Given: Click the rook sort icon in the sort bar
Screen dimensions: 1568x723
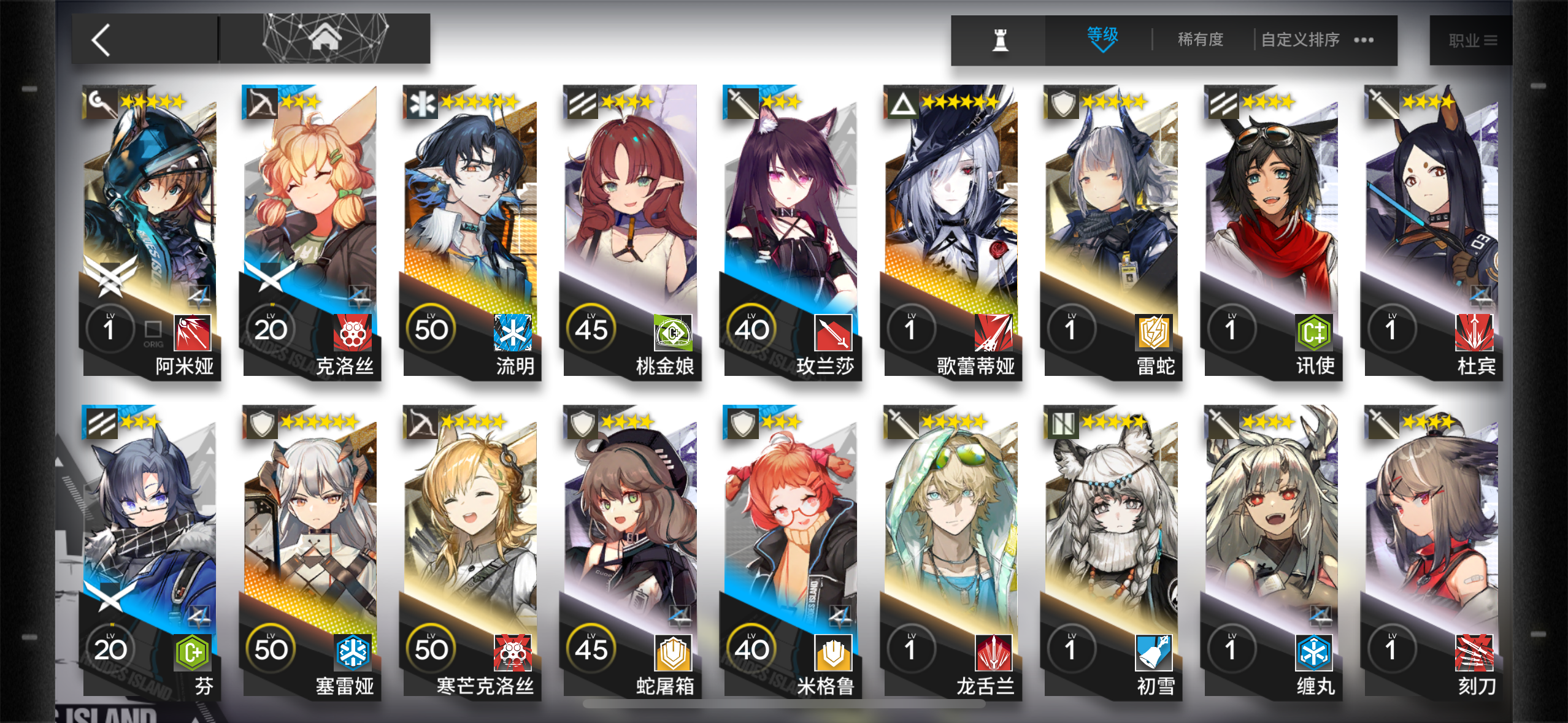Looking at the screenshot, I should coord(1001,39).
